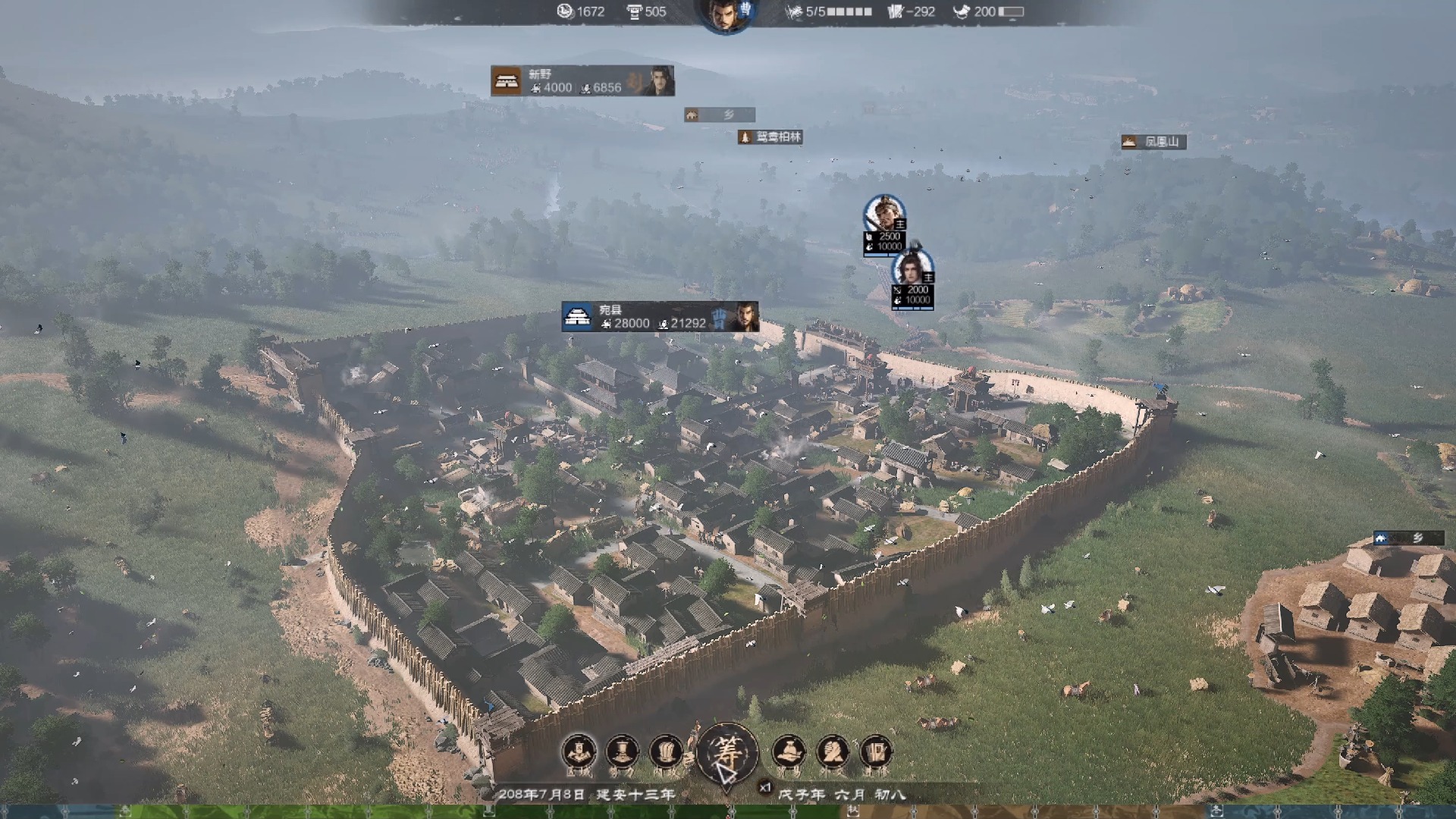Select the 乡 village label below 新野

pyautogui.click(x=719, y=115)
